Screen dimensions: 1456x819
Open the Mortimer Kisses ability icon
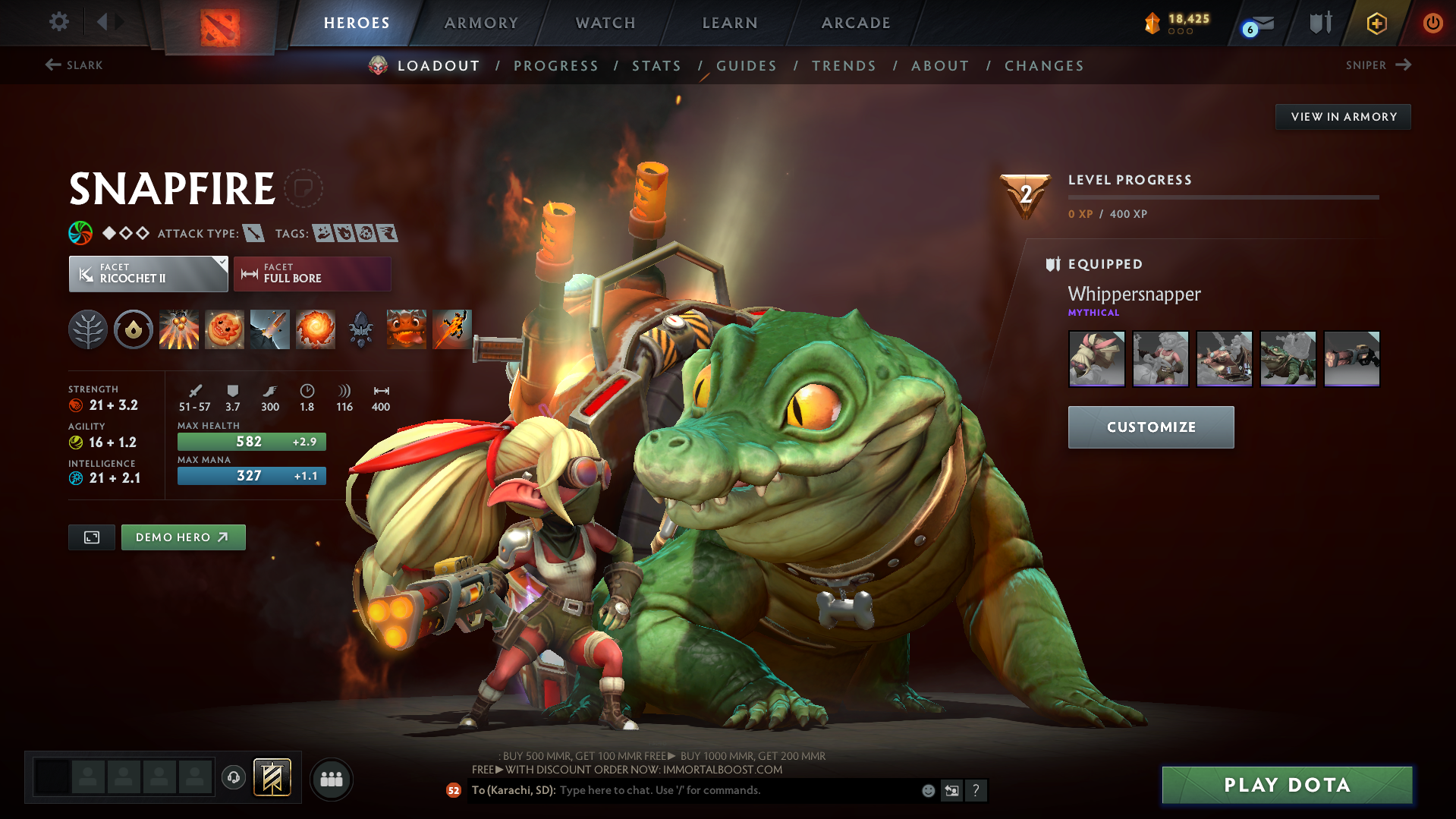(x=316, y=329)
